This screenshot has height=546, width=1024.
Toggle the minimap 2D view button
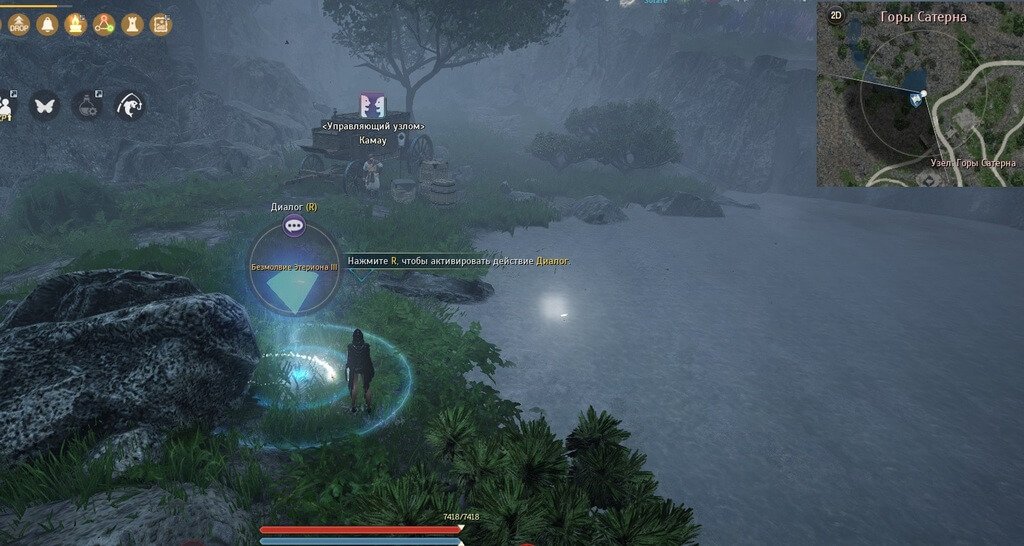pyautogui.click(x=835, y=17)
